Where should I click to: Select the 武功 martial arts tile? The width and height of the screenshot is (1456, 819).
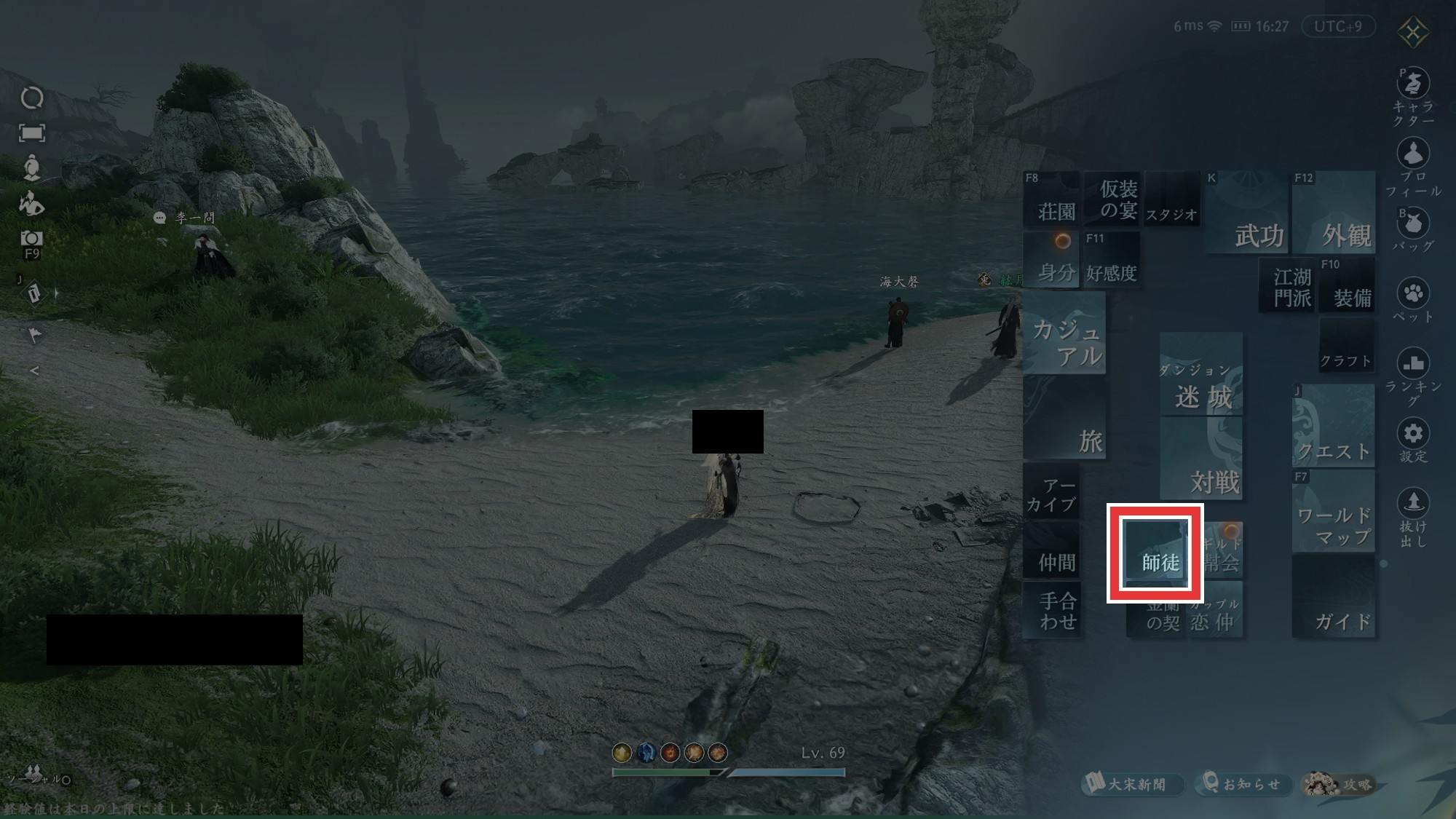[1246, 213]
